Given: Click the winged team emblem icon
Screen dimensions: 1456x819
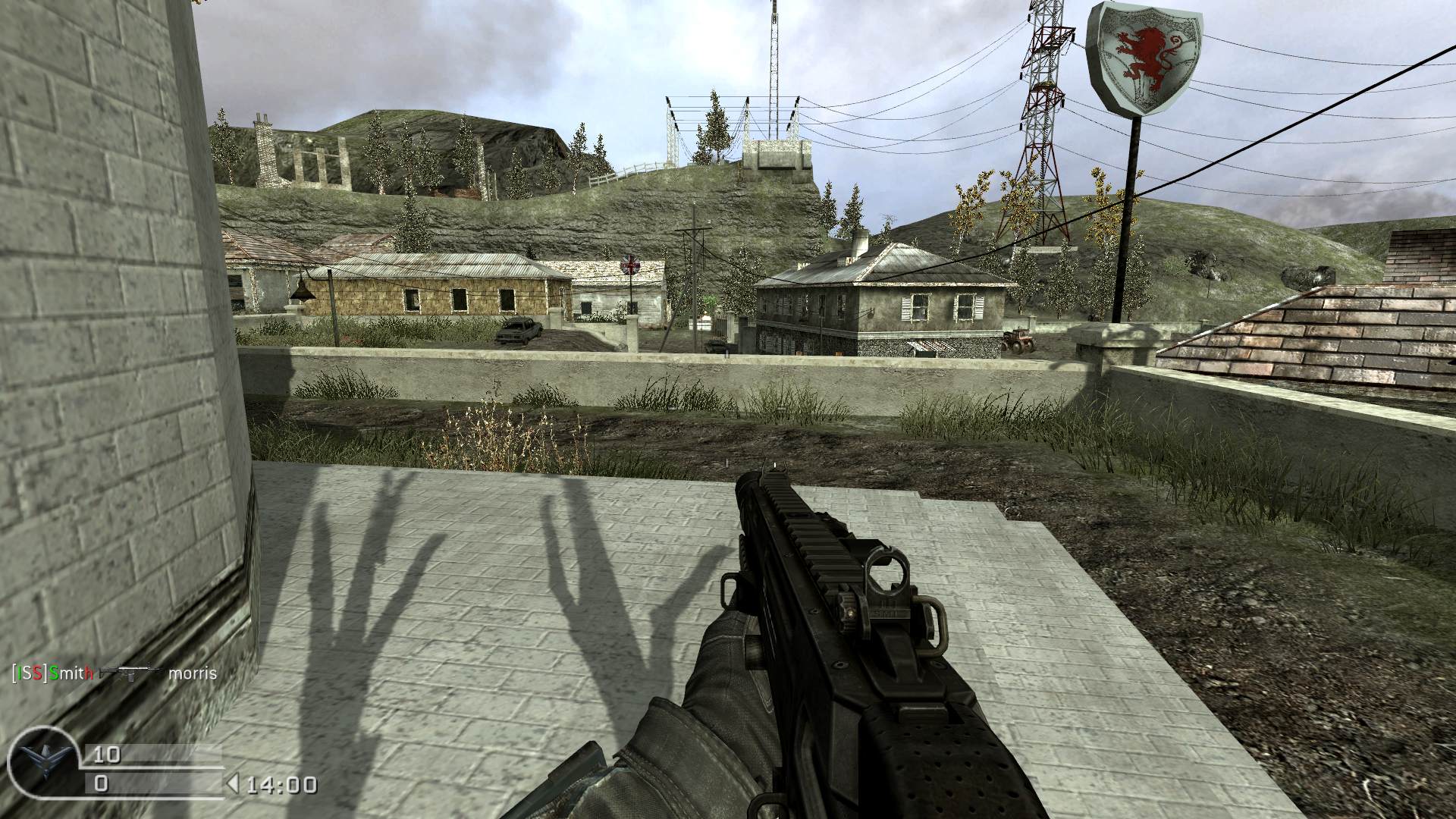Looking at the screenshot, I should (45, 763).
